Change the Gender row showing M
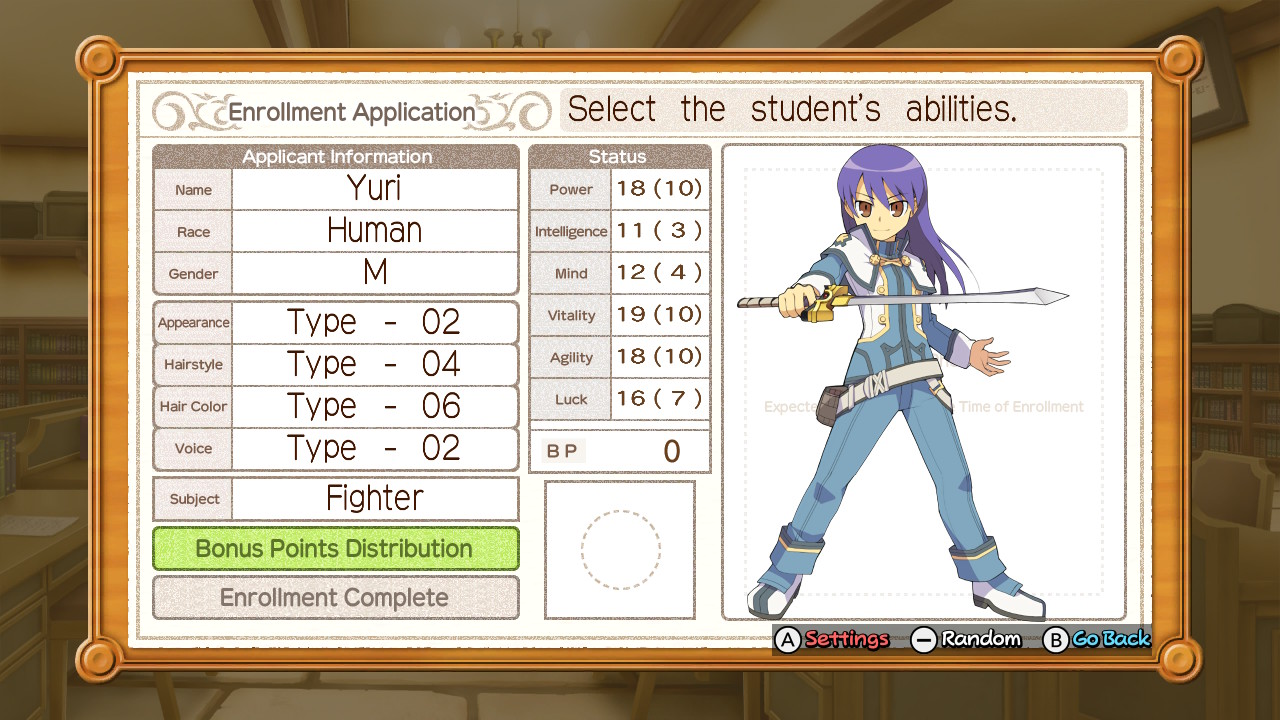Viewport: 1280px width, 720px height. point(374,273)
